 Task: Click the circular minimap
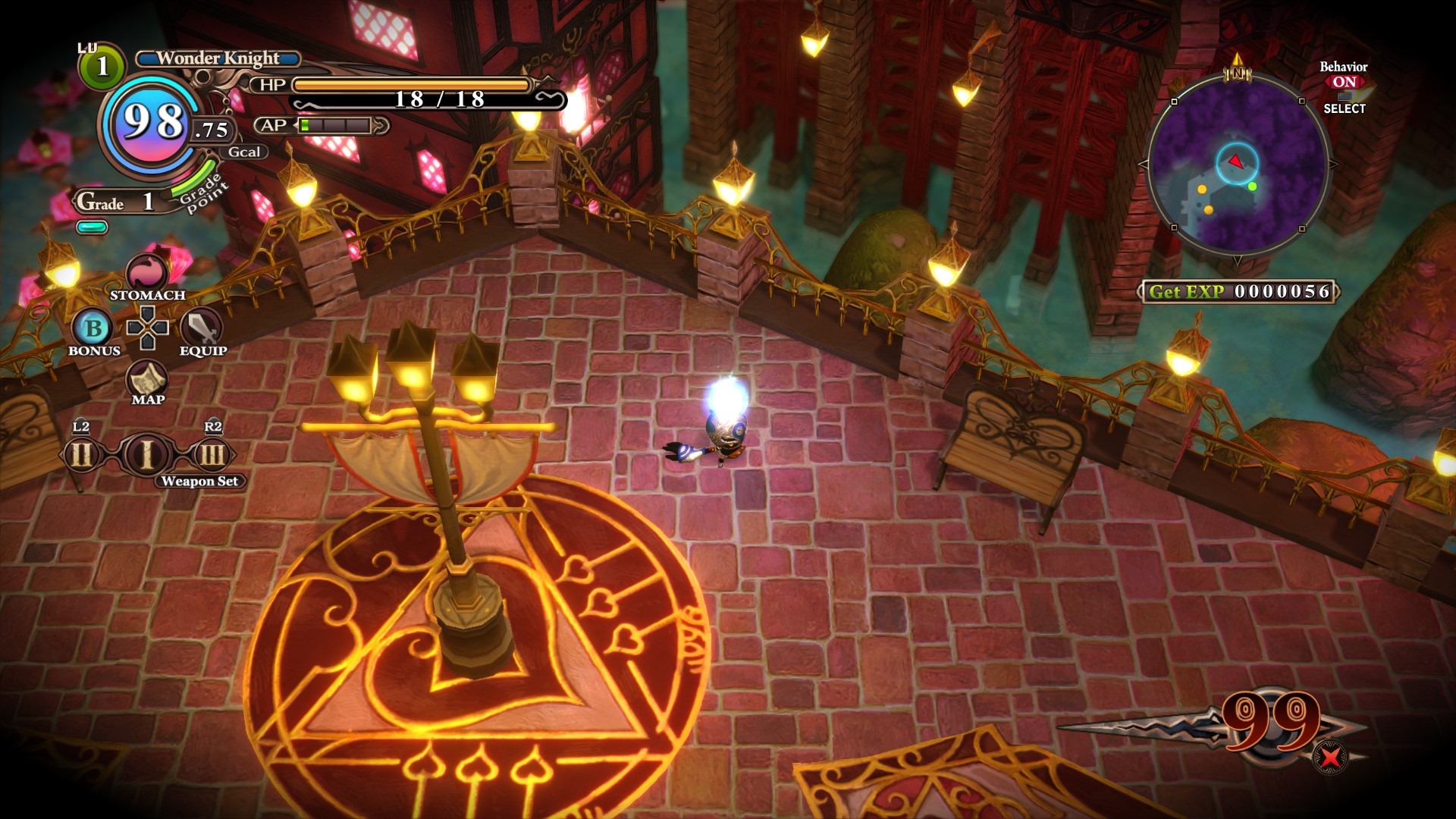tap(1238, 164)
